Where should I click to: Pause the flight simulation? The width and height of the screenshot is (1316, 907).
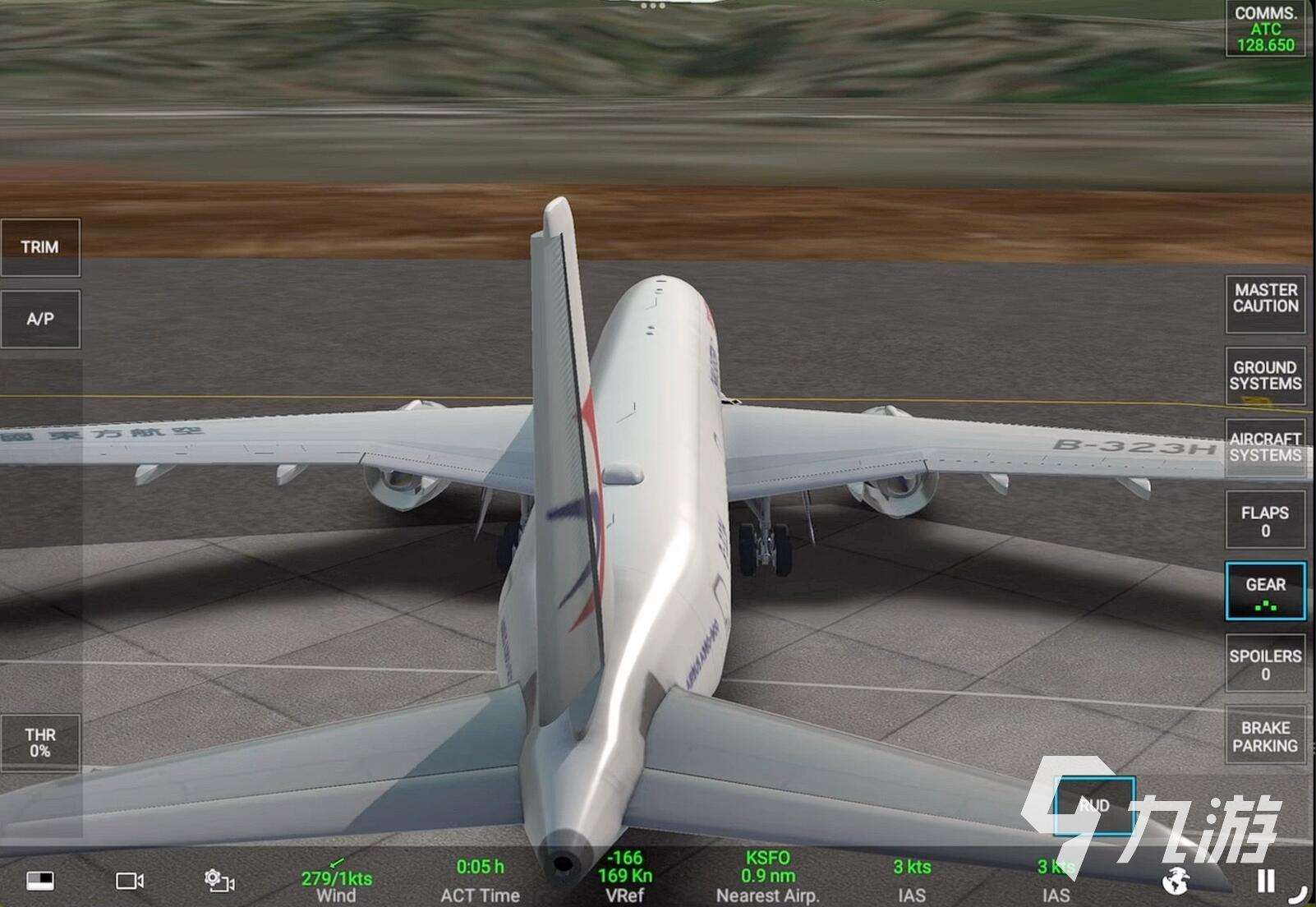[1265, 879]
